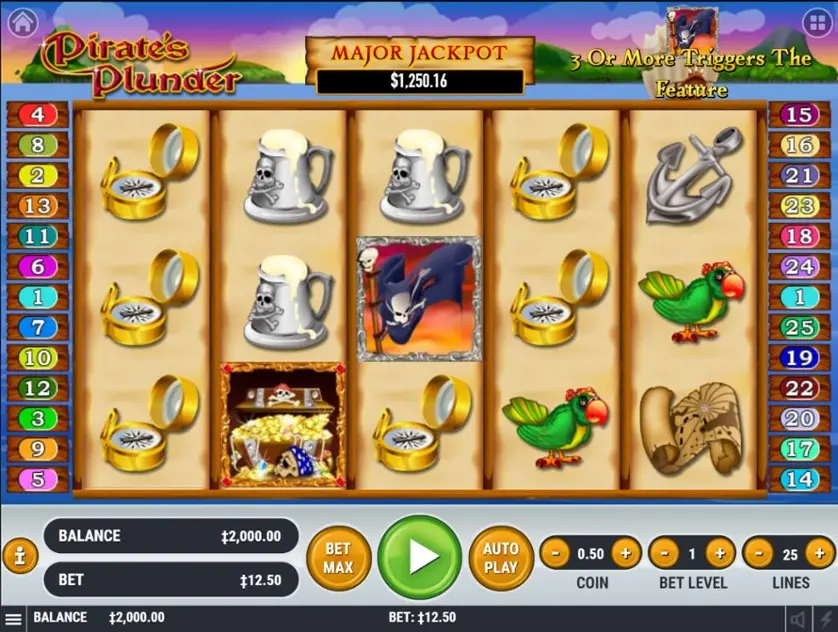Screen dimensions: 838x632
Task: Spin the reels with the green play button
Action: point(420,558)
